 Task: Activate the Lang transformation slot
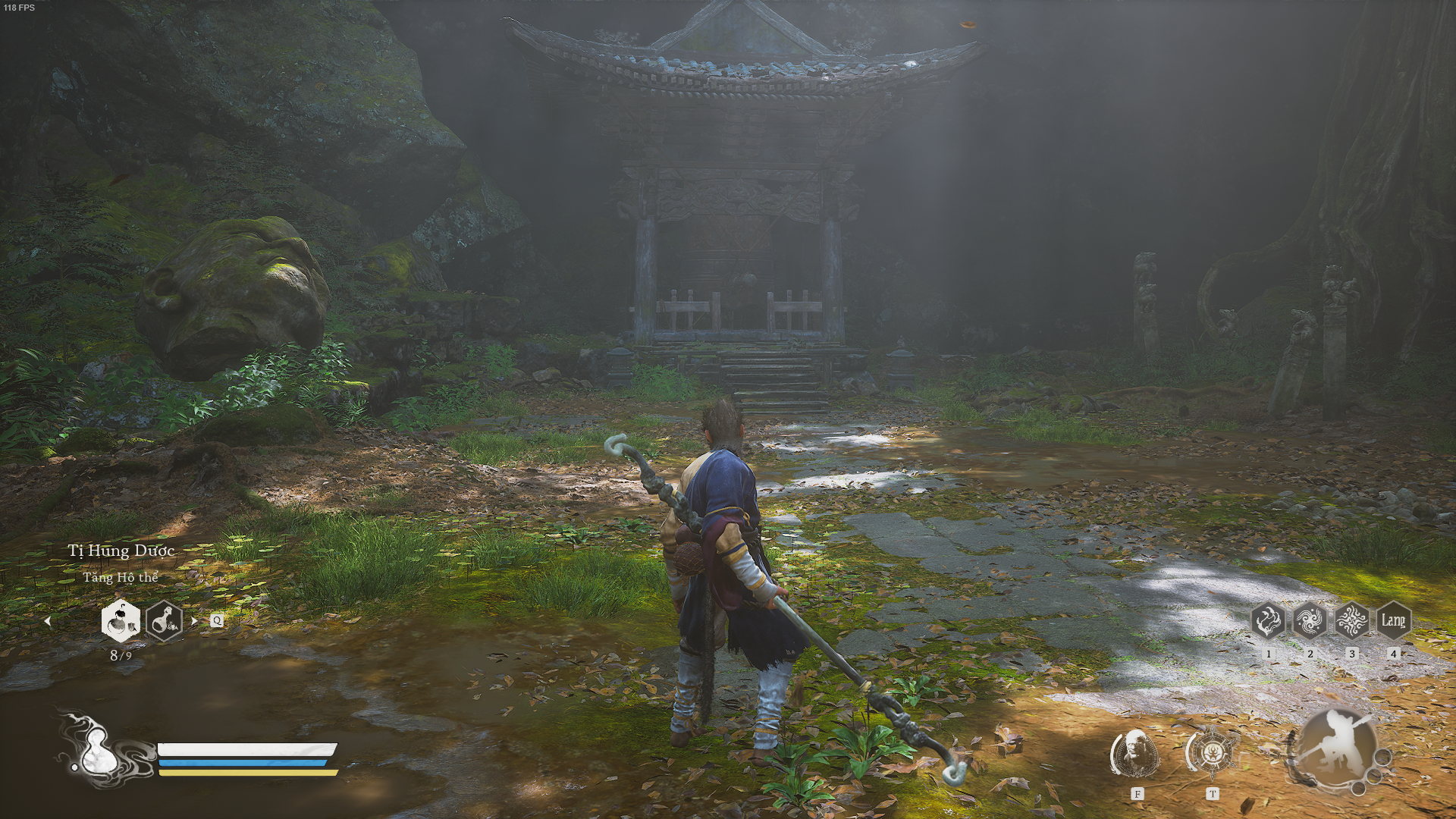[1393, 621]
